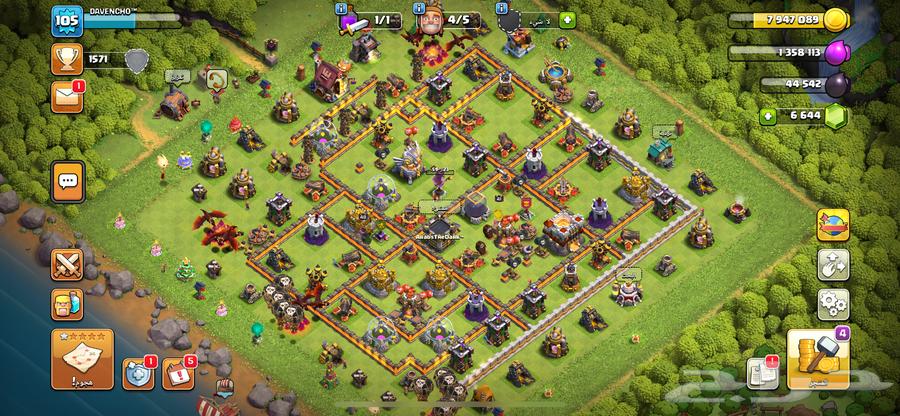The width and height of the screenshot is (900, 416).
Task: Open the colorful events icon
Action: [832, 226]
